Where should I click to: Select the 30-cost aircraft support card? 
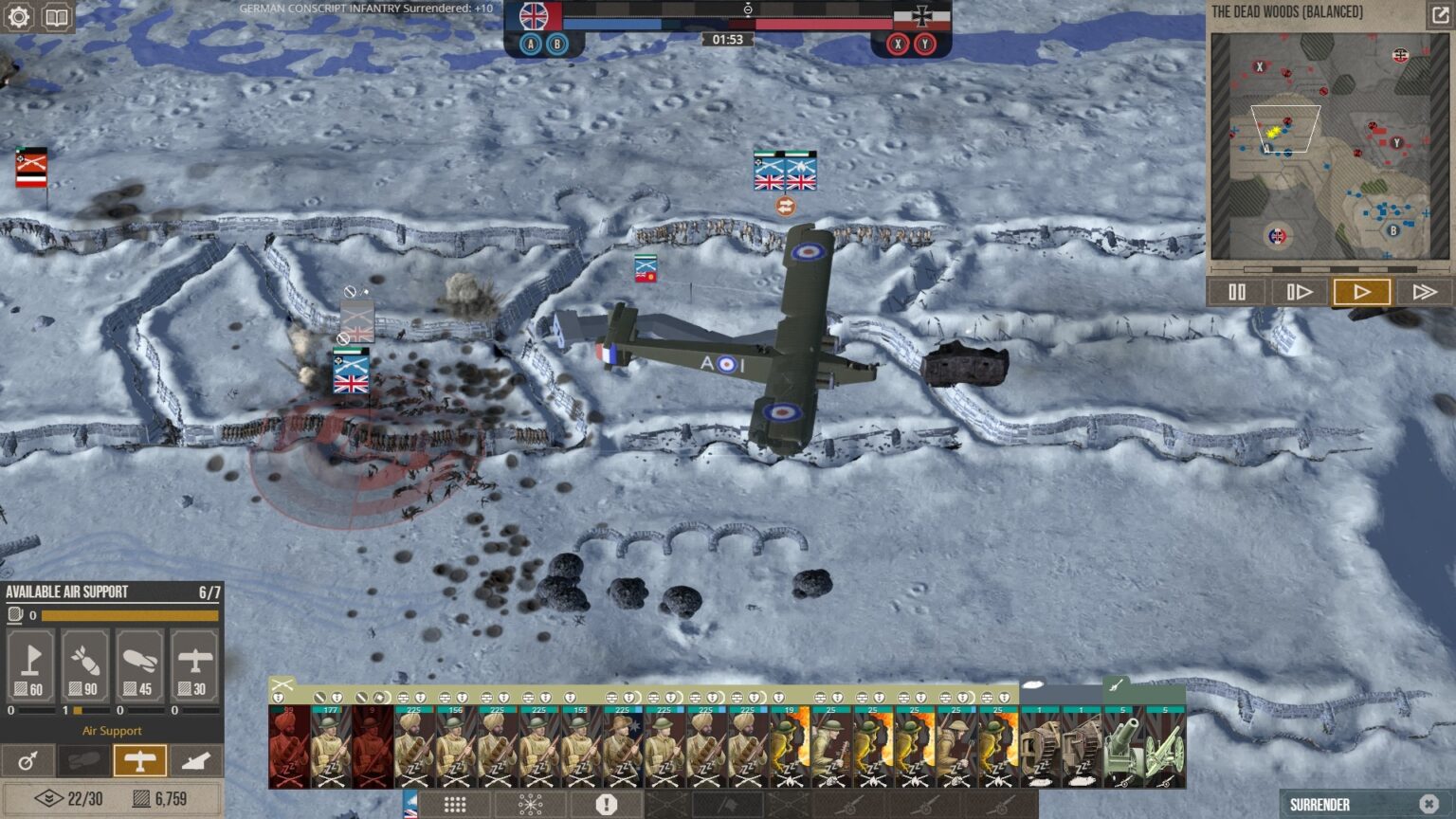pos(195,665)
